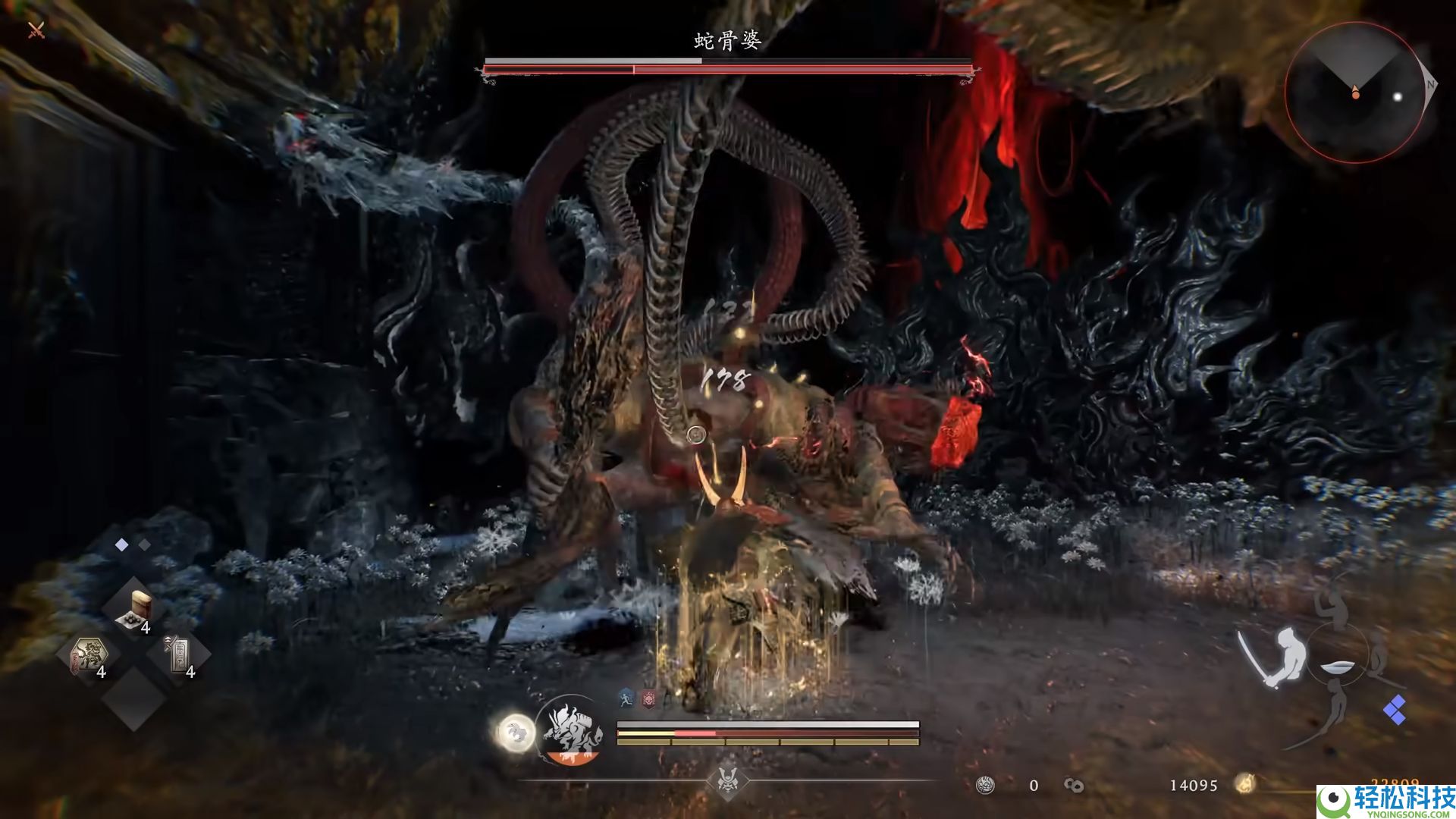Click the blue diamond cluster indicator
This screenshot has width=1456, height=819.
point(1394,710)
